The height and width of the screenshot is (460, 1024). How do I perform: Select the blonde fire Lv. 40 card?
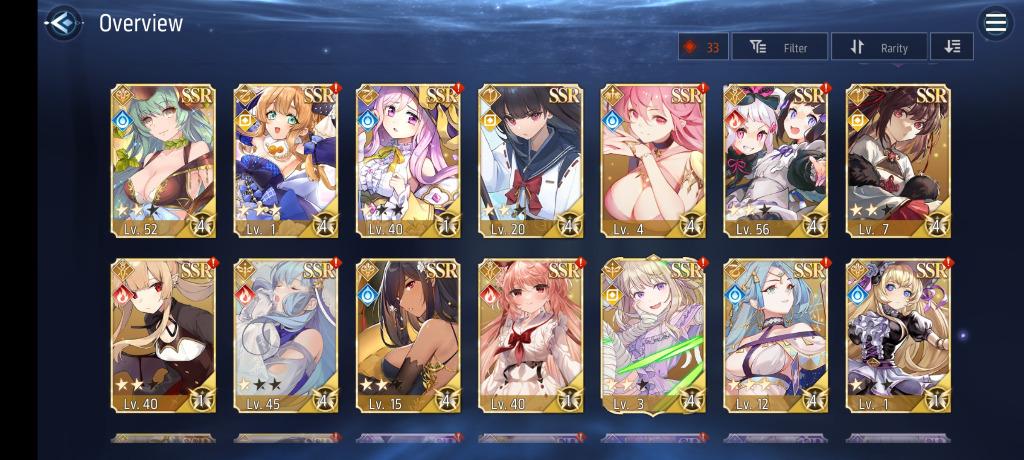pyautogui.click(x=162, y=335)
